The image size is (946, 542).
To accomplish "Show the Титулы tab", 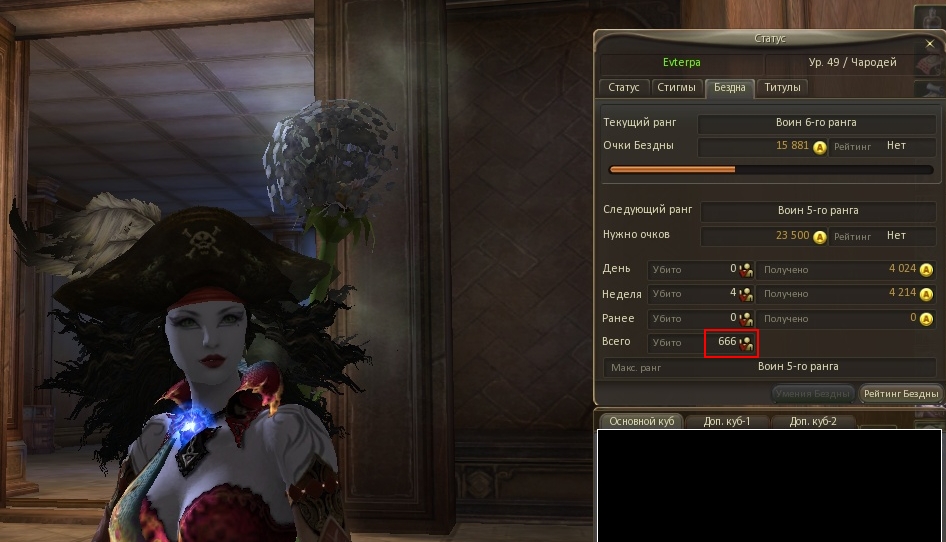I will [x=782, y=88].
